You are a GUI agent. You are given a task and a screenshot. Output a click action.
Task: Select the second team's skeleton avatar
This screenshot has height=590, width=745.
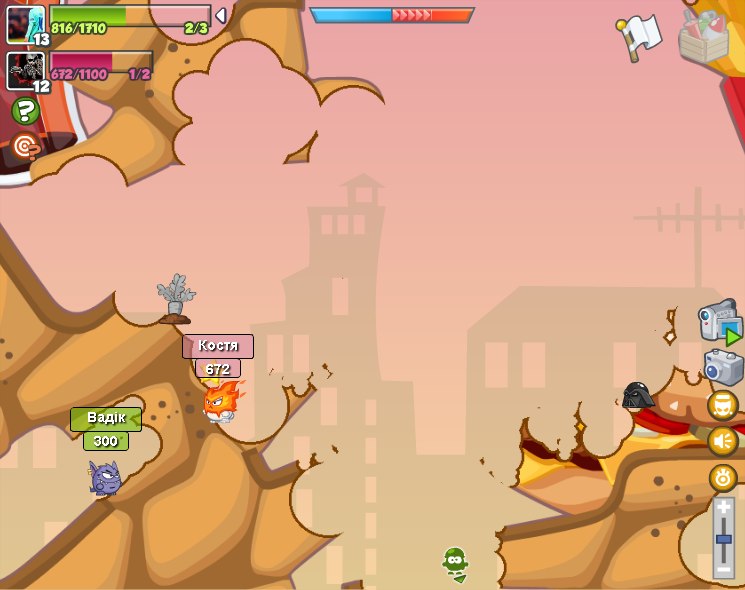pos(25,70)
